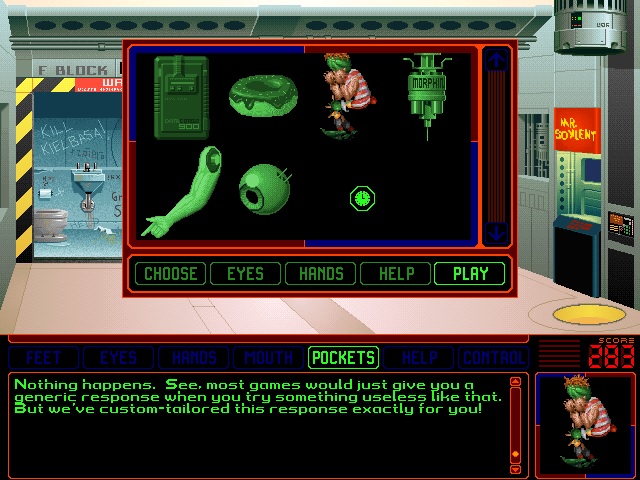Pick the green eyeball item
The height and width of the screenshot is (480, 640).
point(263,188)
